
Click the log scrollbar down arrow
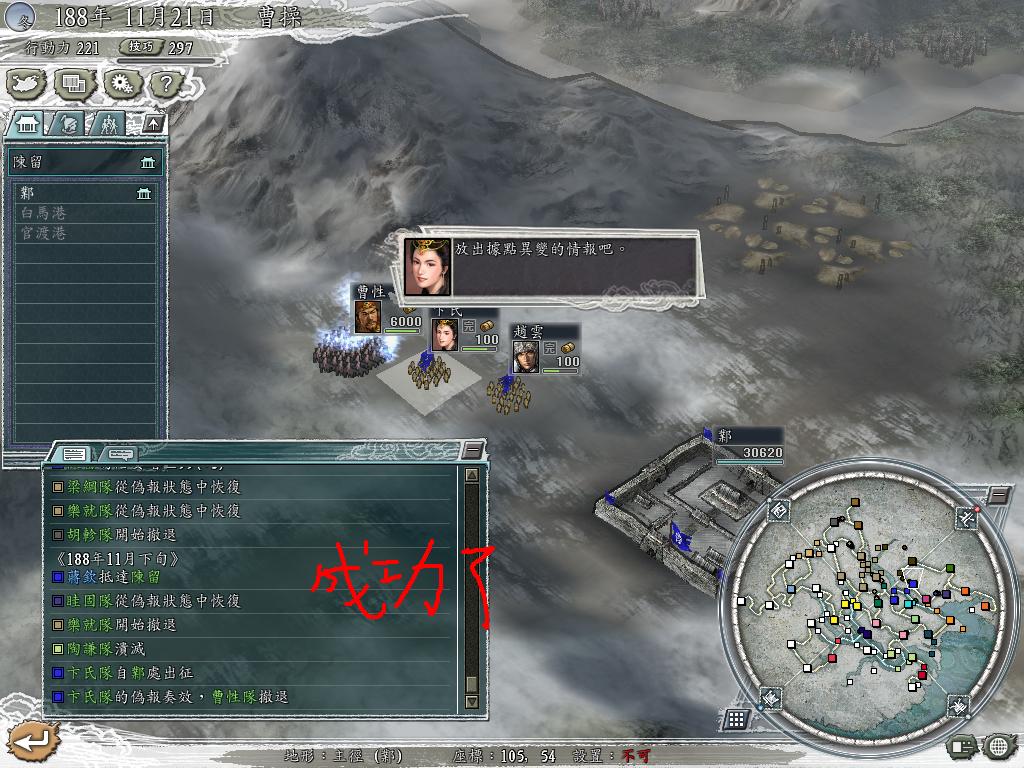coord(472,702)
